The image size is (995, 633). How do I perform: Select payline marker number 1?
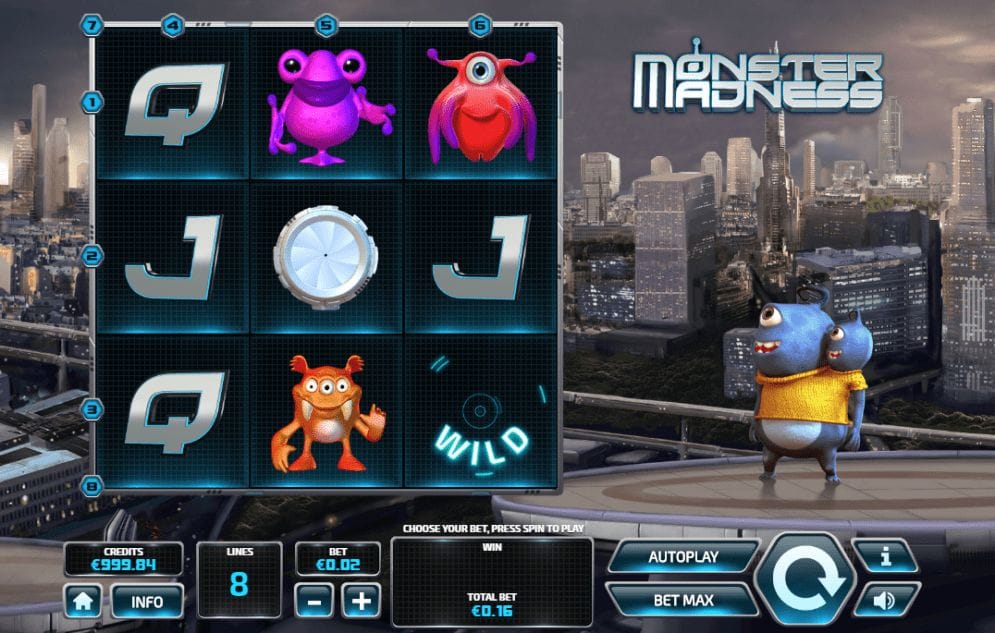tap(93, 101)
